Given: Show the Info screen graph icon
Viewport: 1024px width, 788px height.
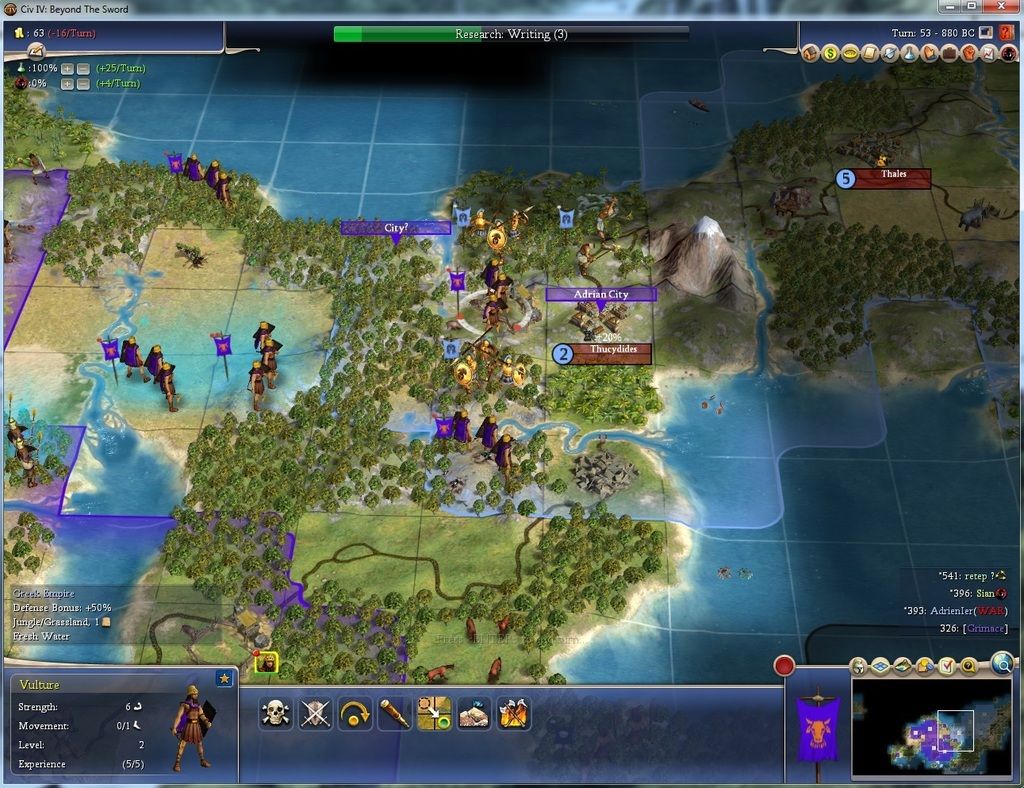Looking at the screenshot, I should coord(989,53).
